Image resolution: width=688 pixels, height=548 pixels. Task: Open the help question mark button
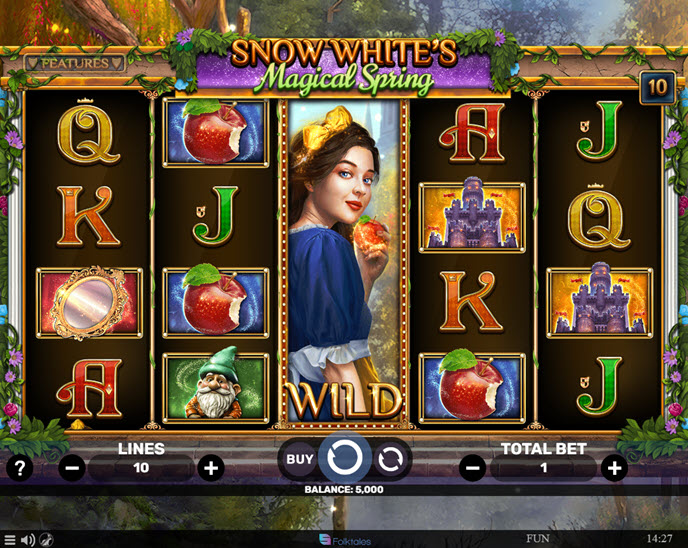point(19,467)
